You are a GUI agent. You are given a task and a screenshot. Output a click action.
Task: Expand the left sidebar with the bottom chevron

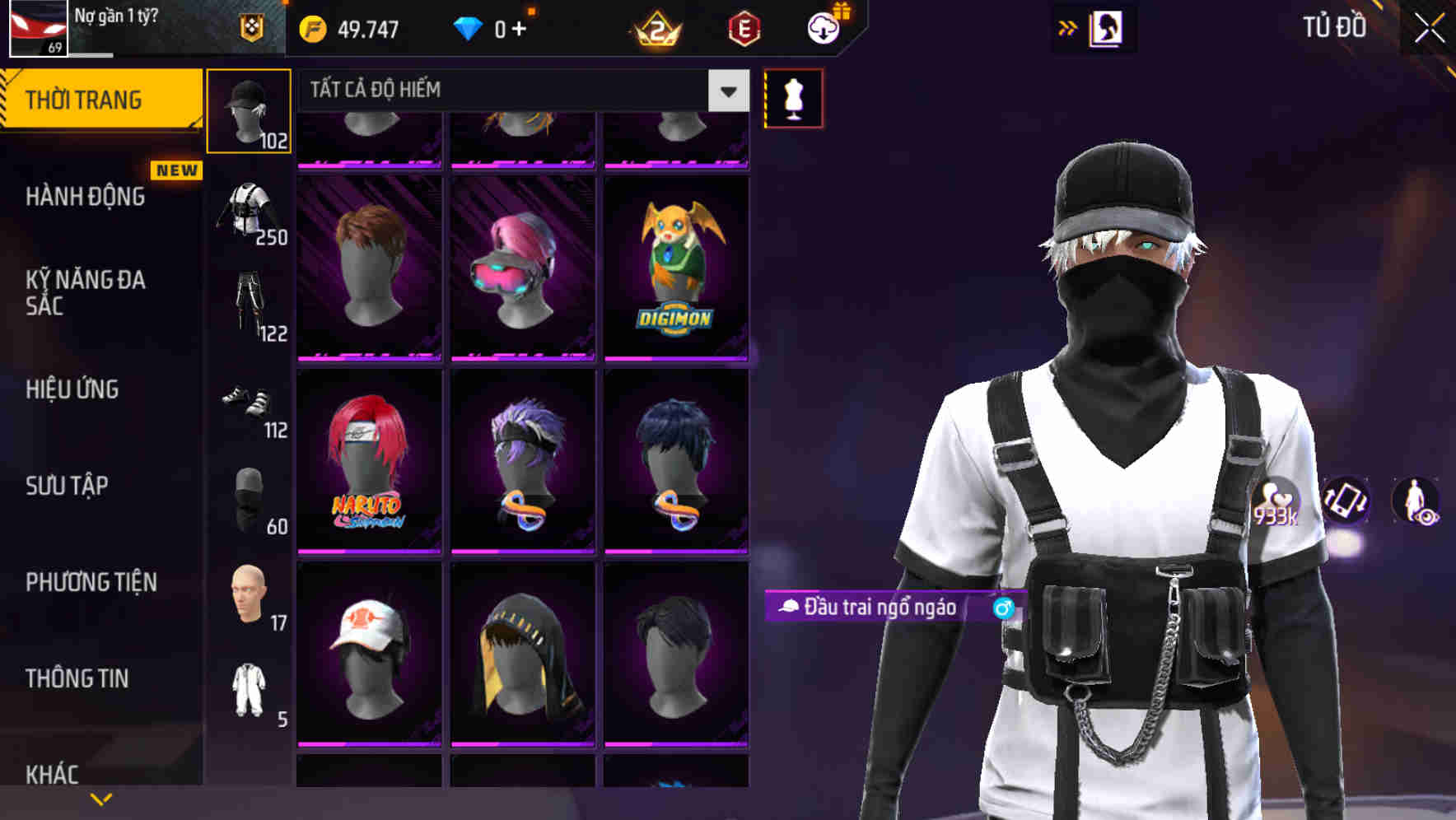[100, 799]
